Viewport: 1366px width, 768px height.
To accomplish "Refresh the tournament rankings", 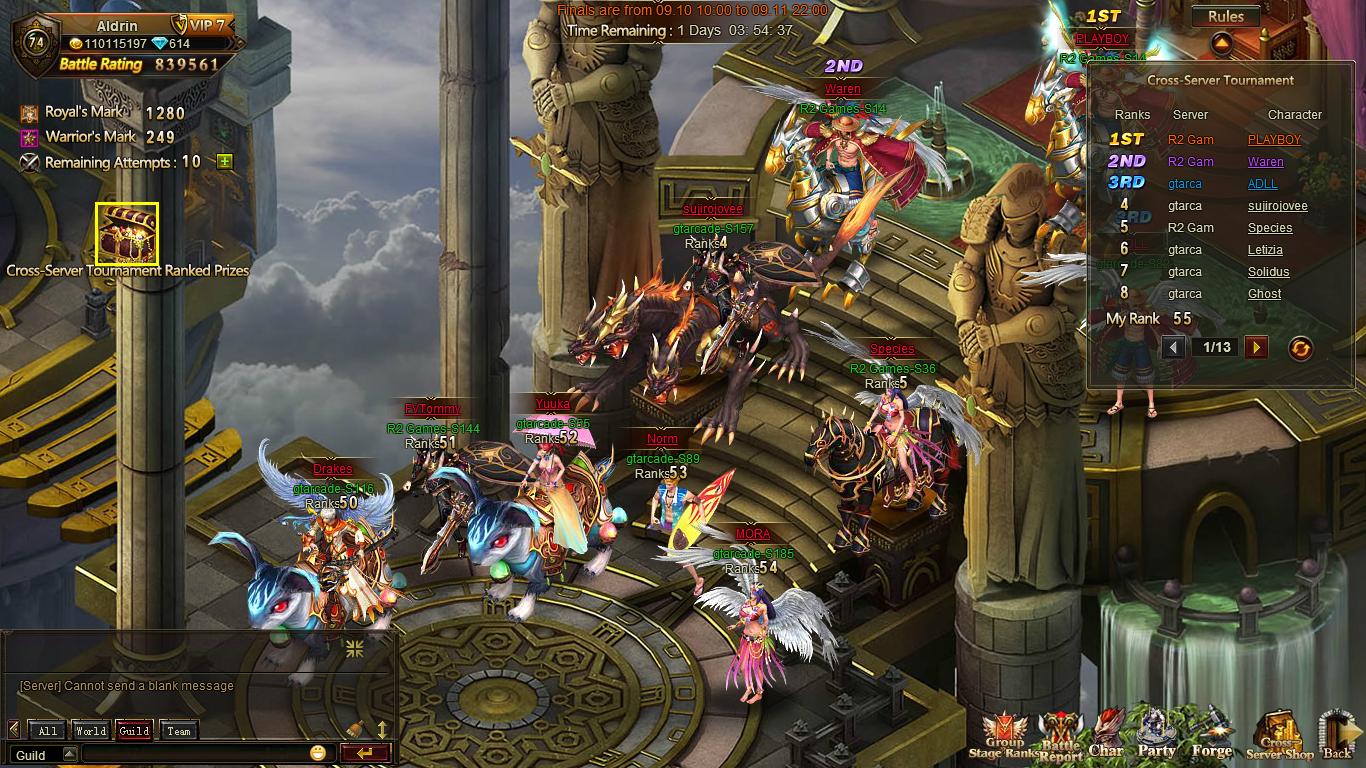I will point(1300,348).
